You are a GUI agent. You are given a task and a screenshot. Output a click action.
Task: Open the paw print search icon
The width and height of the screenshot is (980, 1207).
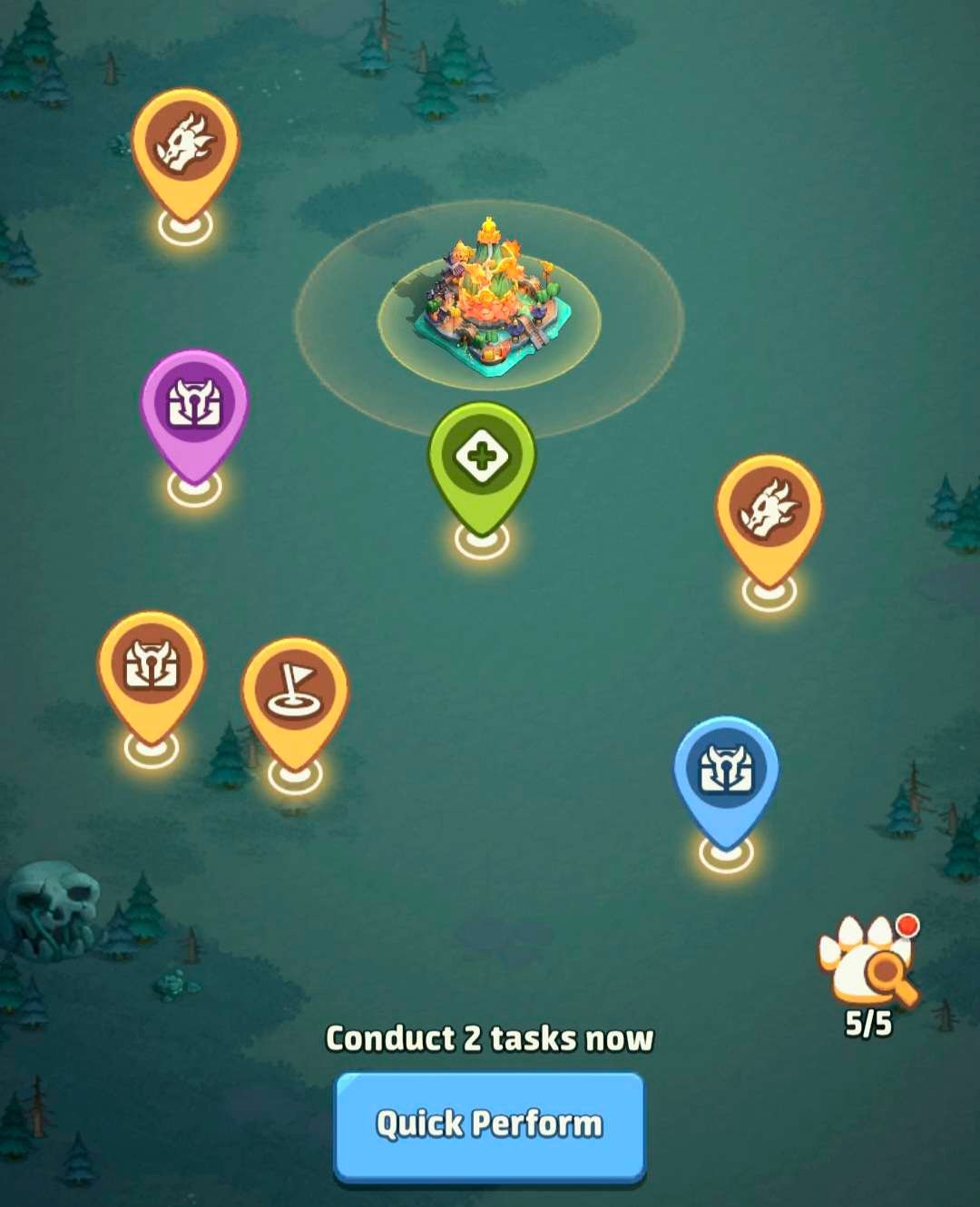click(x=868, y=963)
